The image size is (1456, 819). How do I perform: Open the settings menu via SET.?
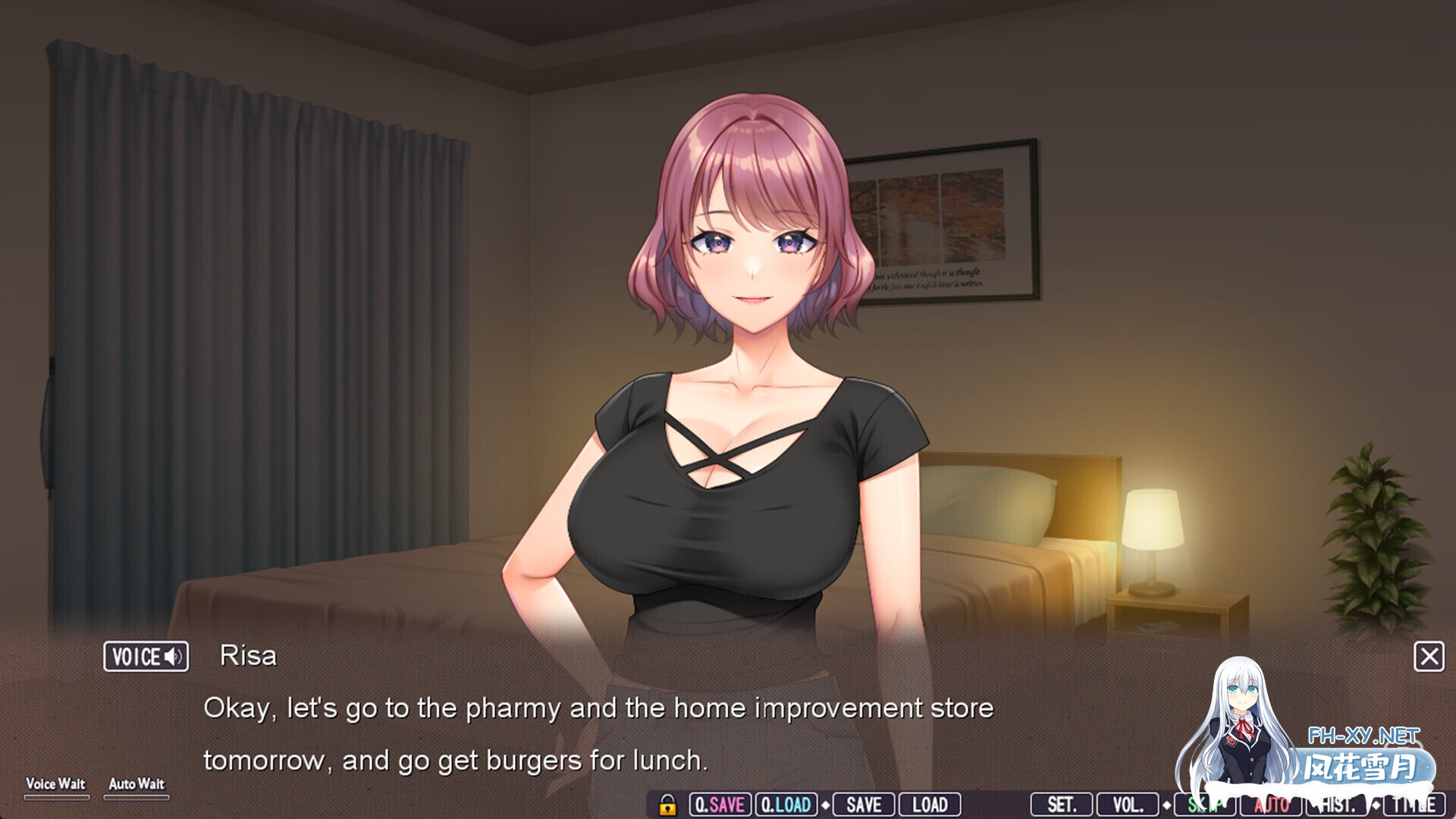pos(1061,805)
